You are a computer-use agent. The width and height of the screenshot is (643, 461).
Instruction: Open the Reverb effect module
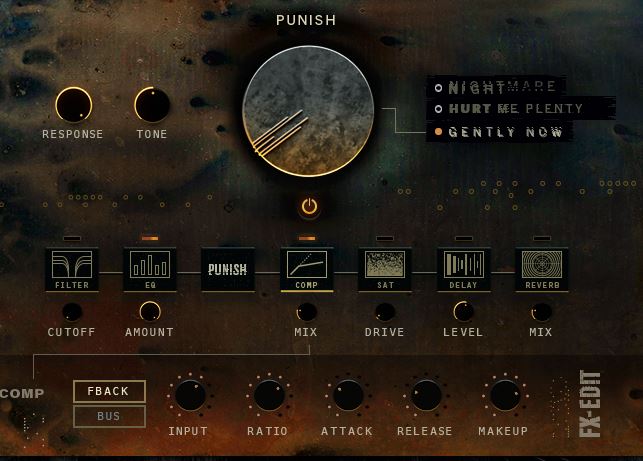point(541,270)
